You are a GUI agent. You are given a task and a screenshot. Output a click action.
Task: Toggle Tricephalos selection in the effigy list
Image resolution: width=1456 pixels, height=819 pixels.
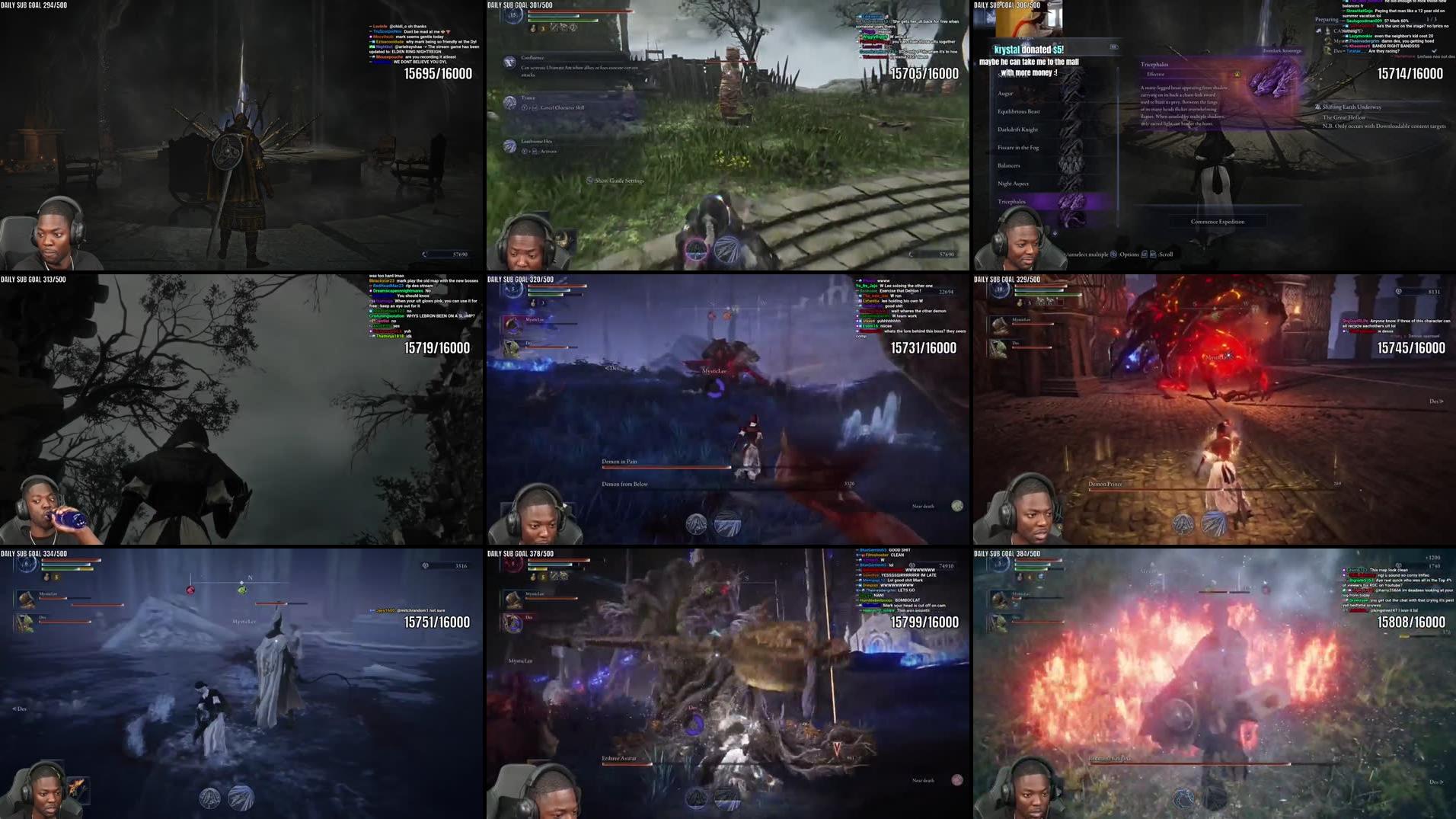1013,202
